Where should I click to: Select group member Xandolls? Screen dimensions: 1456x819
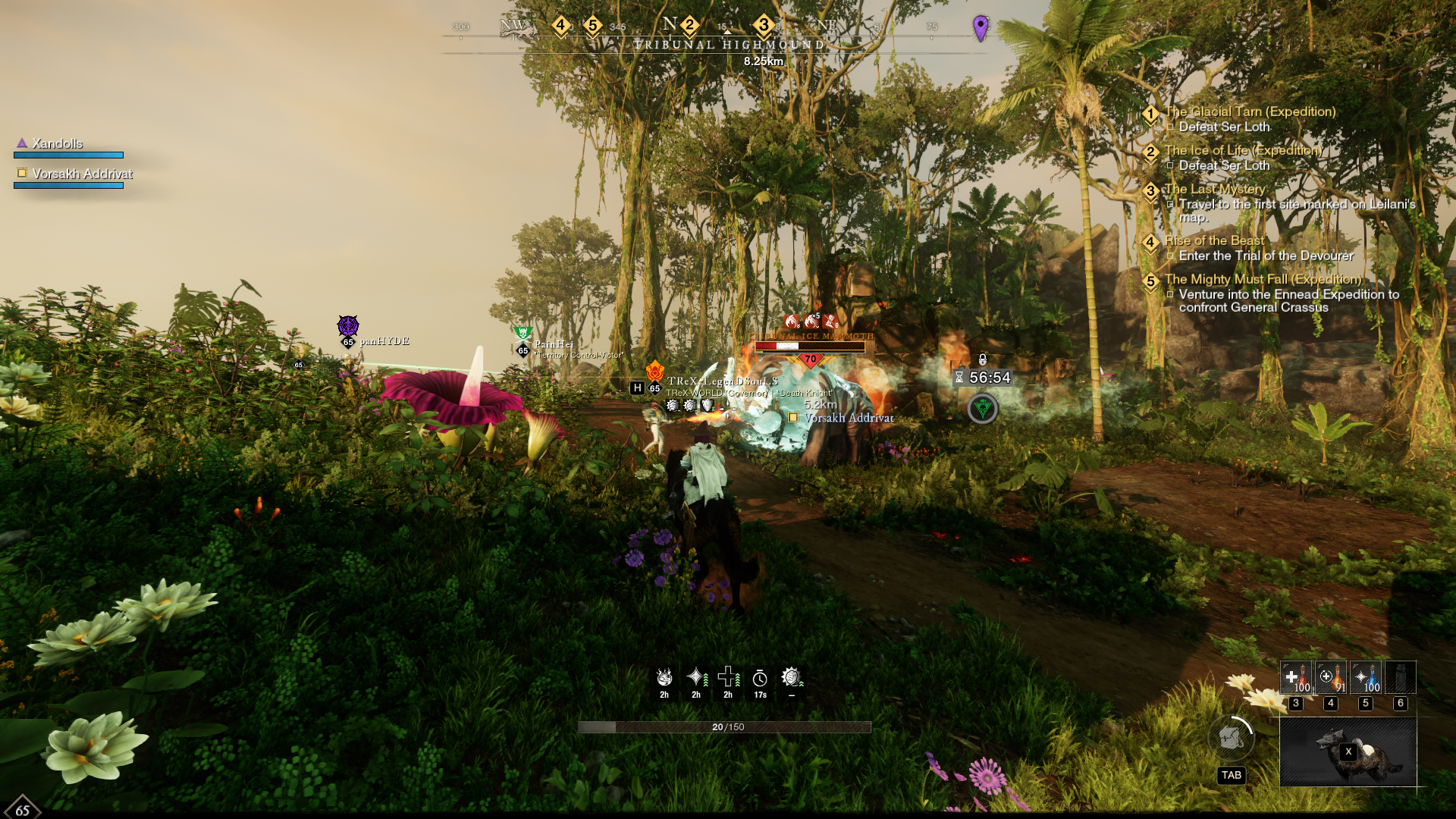coord(58,144)
